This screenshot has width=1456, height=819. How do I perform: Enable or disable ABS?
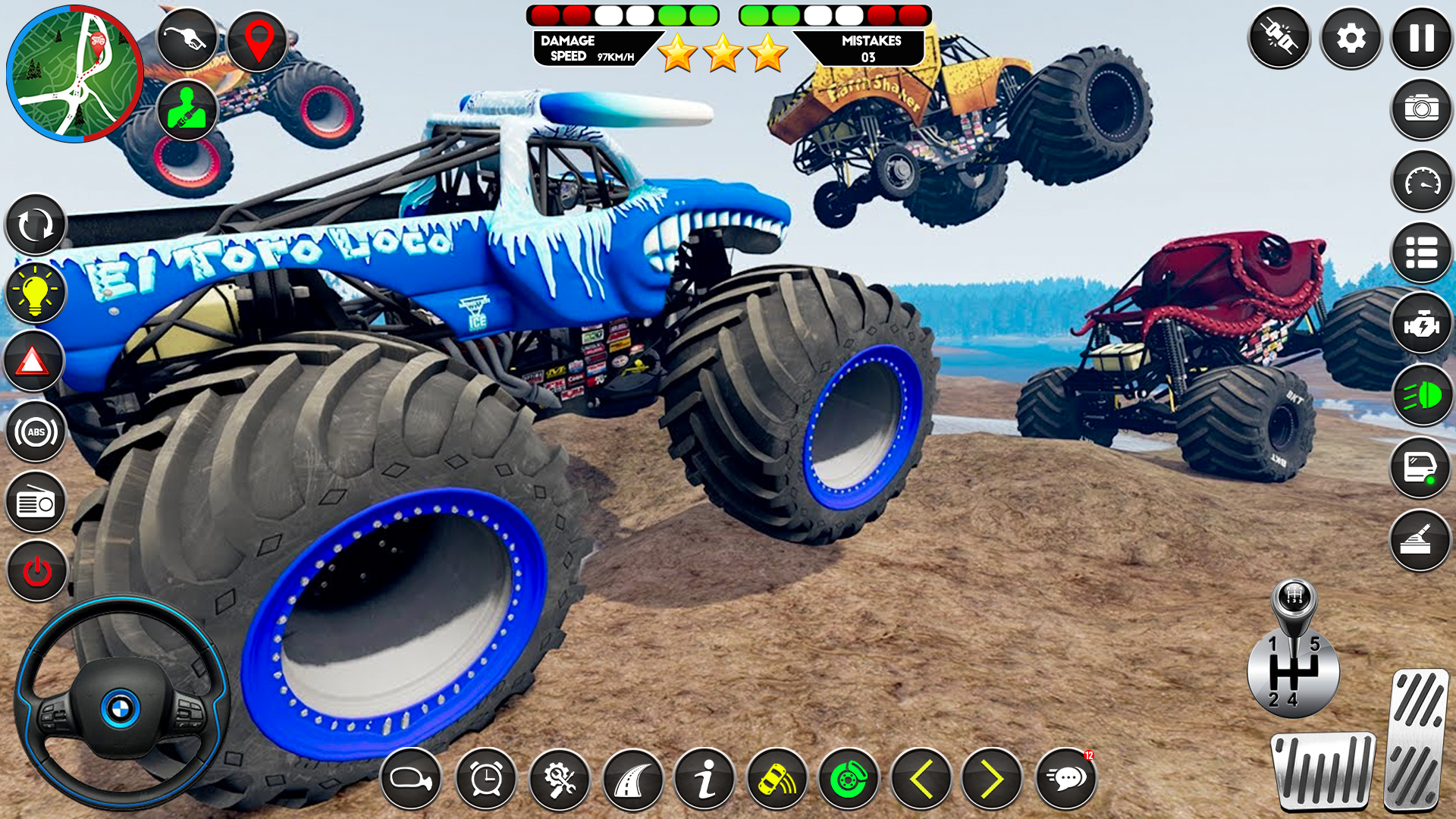click(x=36, y=431)
